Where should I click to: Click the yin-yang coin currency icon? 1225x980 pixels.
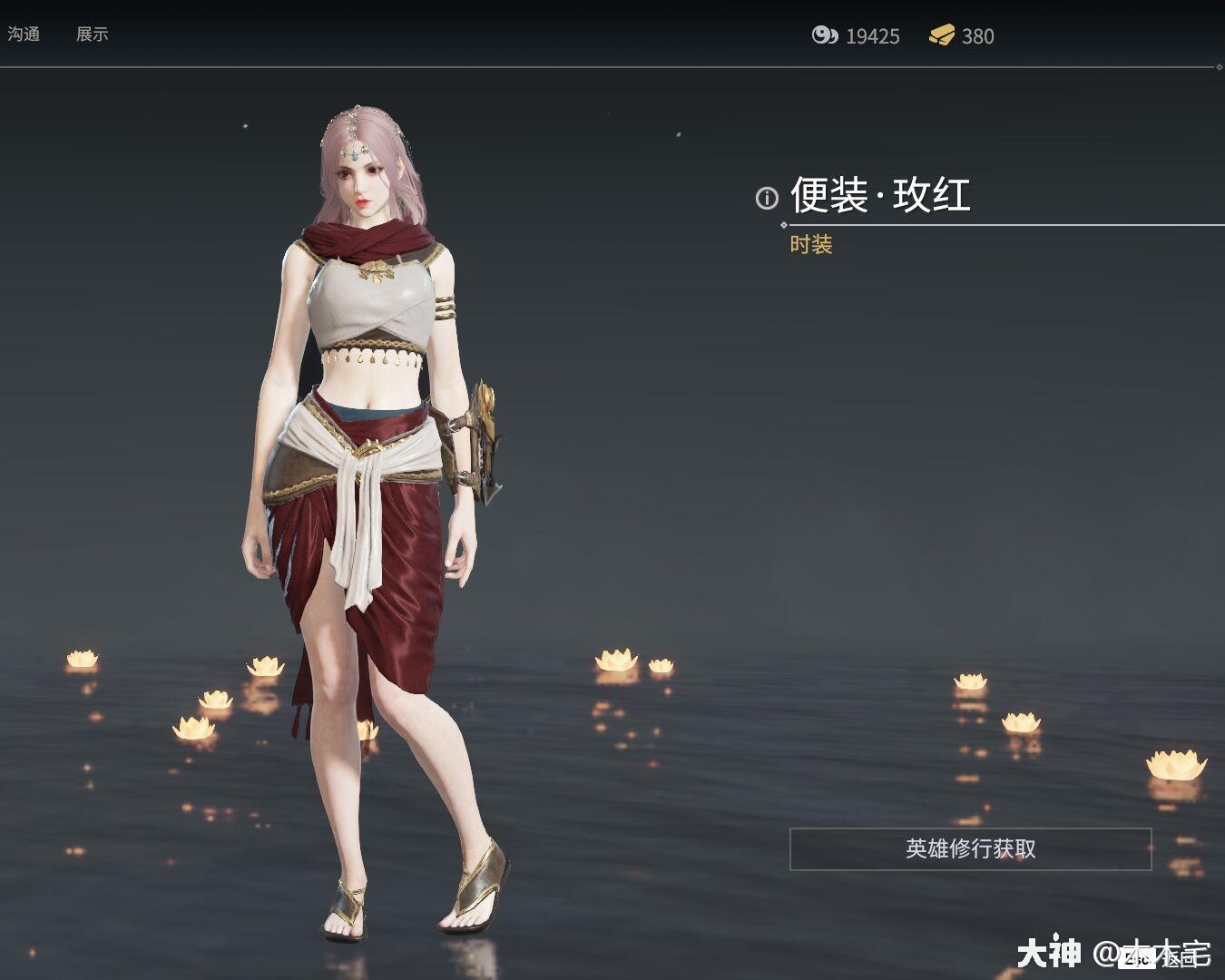[824, 36]
